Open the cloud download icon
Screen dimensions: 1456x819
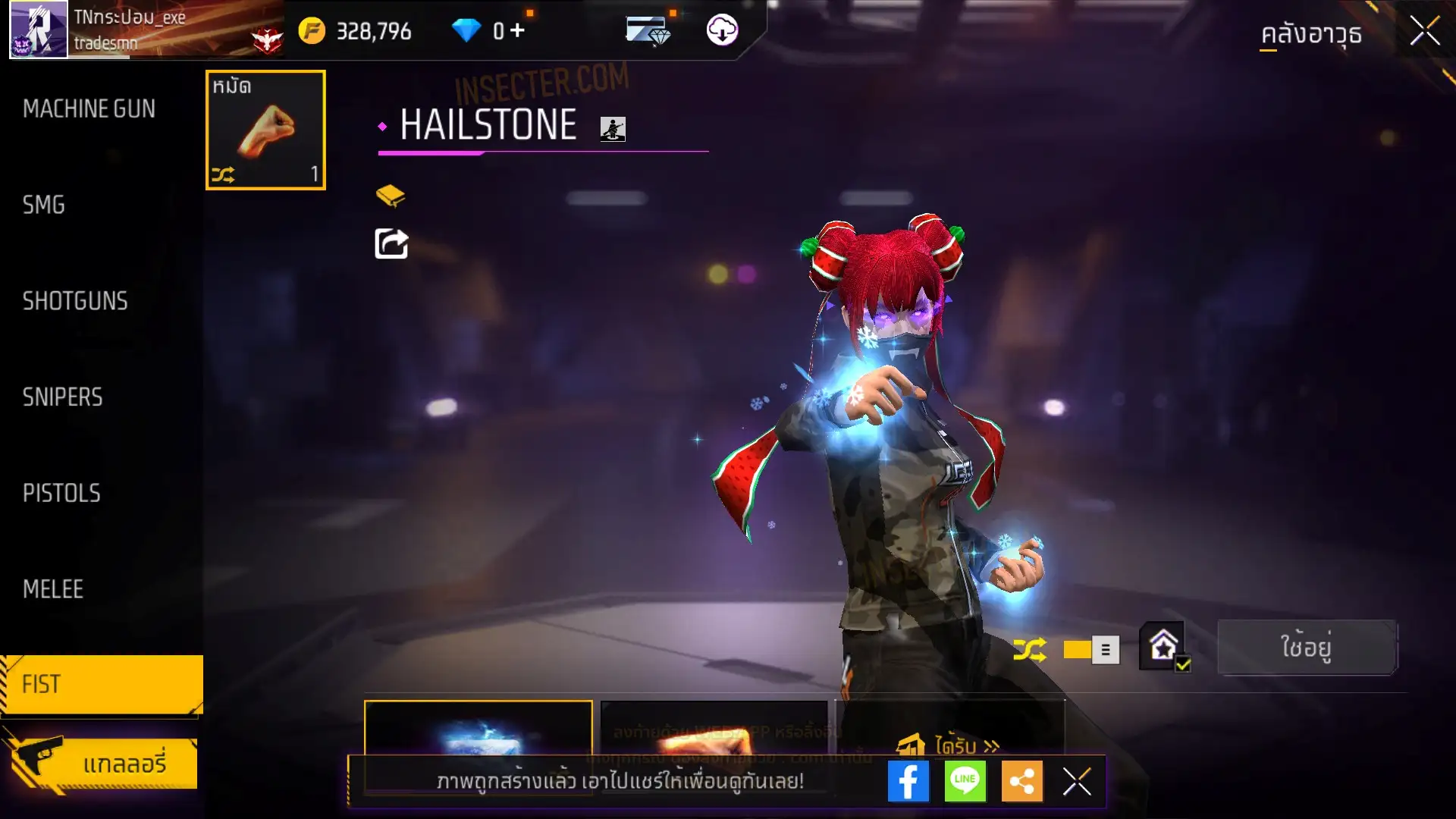[x=722, y=30]
